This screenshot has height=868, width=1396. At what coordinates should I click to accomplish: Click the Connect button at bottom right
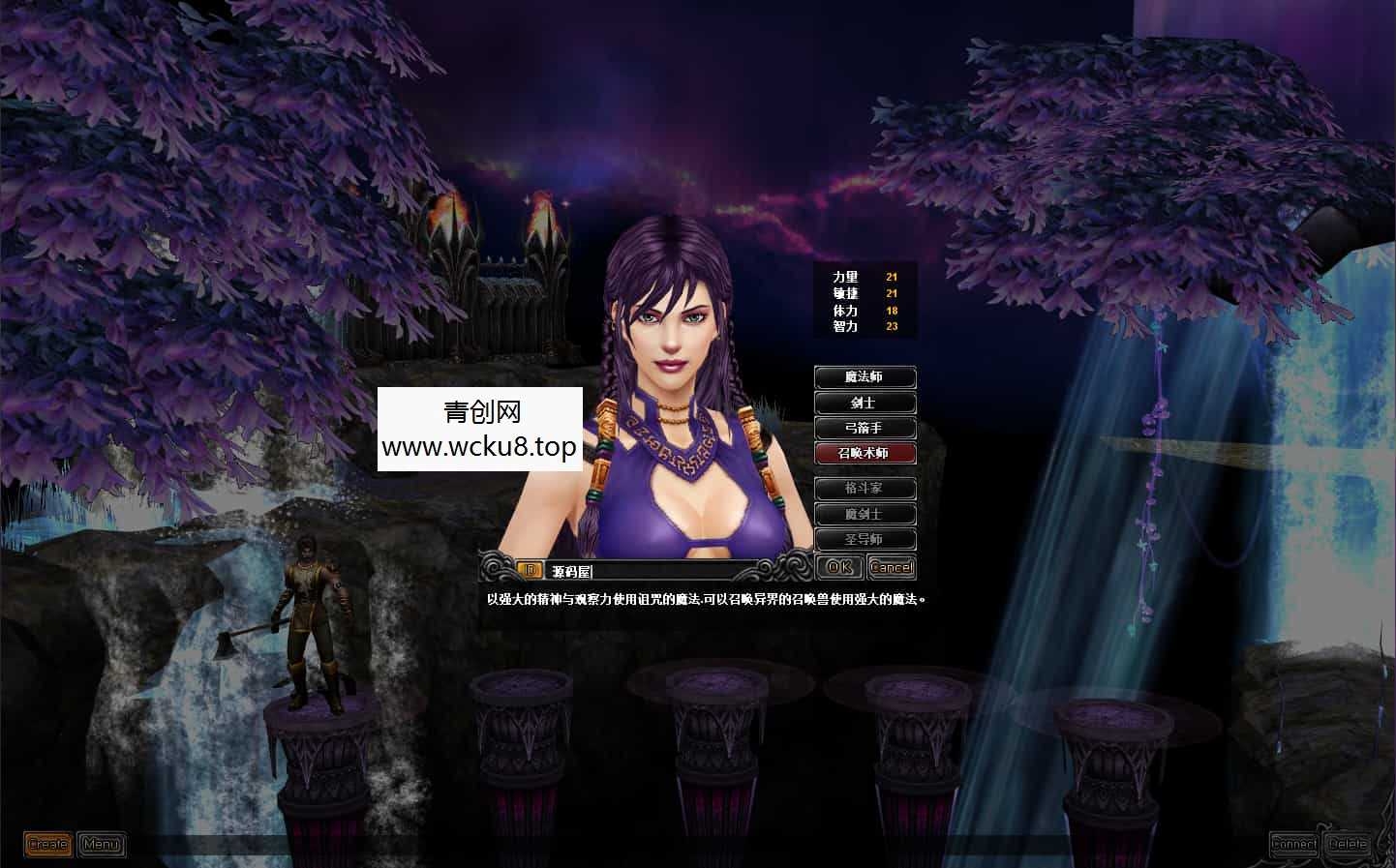(1294, 844)
